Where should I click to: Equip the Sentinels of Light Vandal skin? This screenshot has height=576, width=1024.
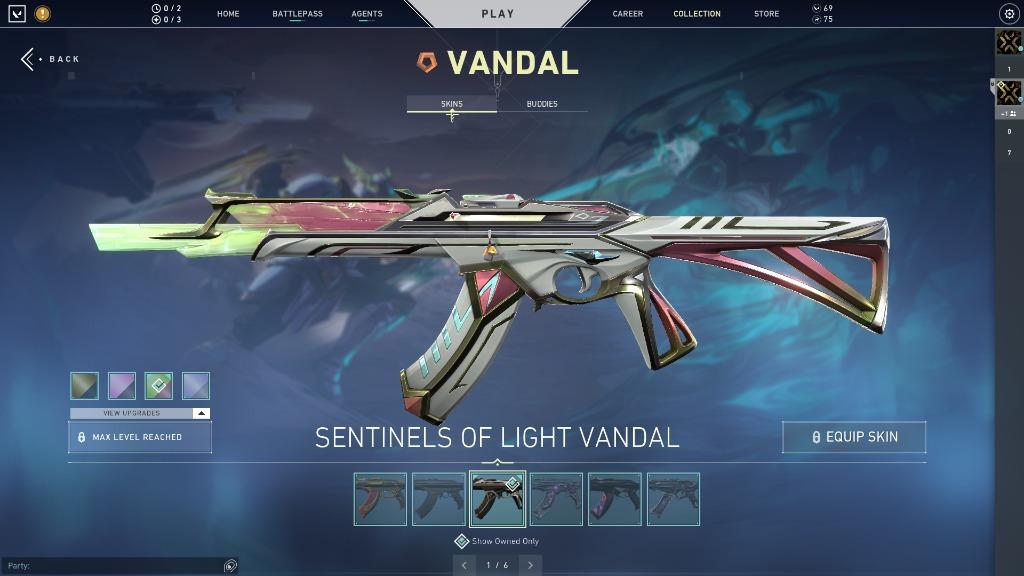854,437
